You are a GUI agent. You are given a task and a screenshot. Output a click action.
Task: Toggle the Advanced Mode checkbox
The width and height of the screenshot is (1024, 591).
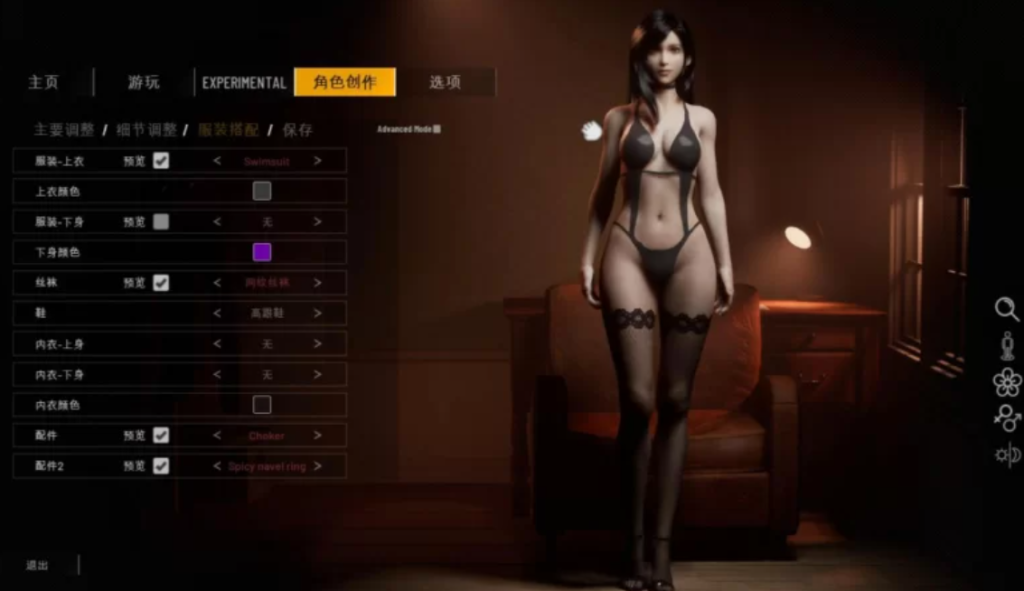pyautogui.click(x=437, y=129)
